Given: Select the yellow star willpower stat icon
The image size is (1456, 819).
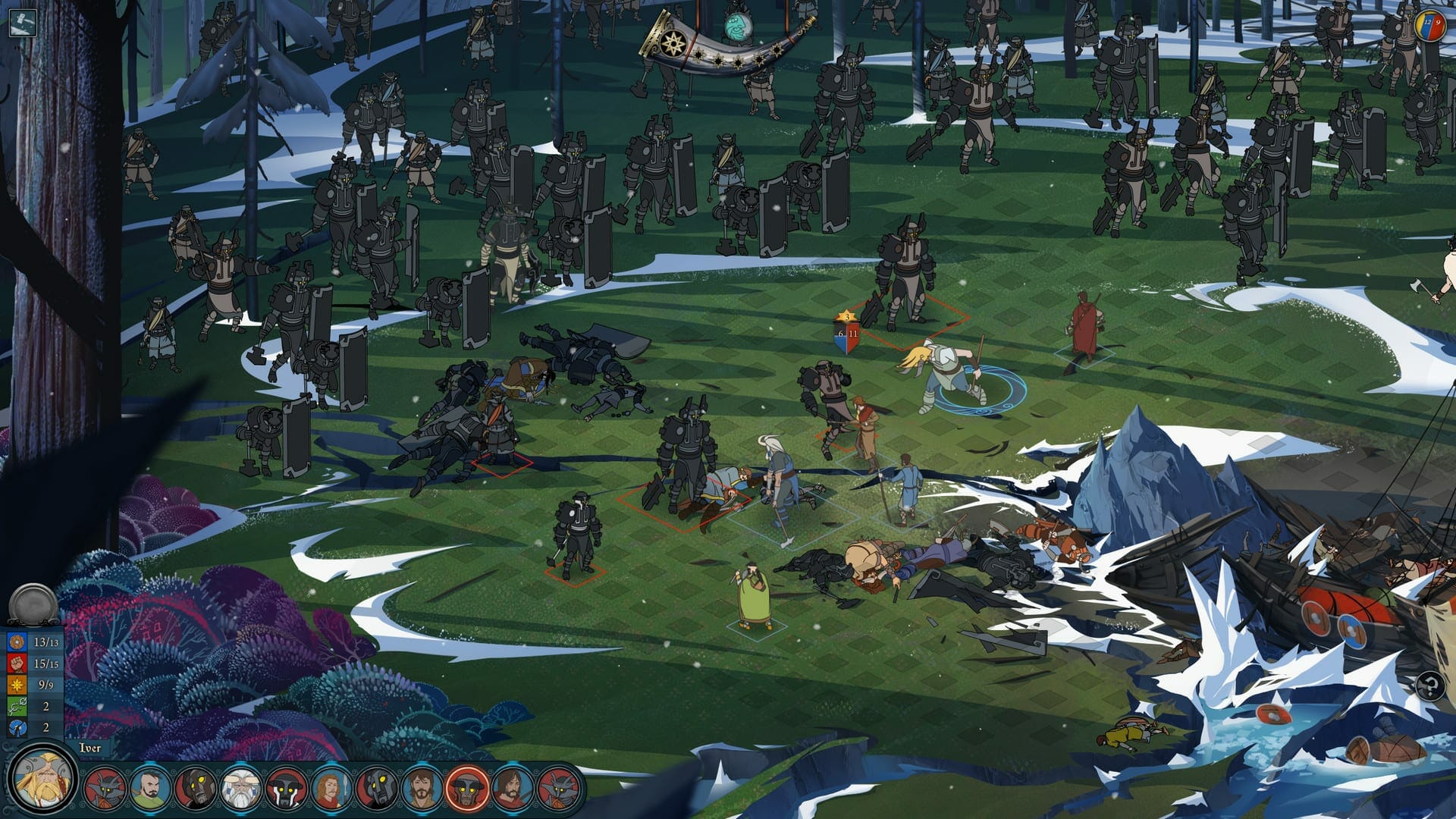Looking at the screenshot, I should 17,685.
